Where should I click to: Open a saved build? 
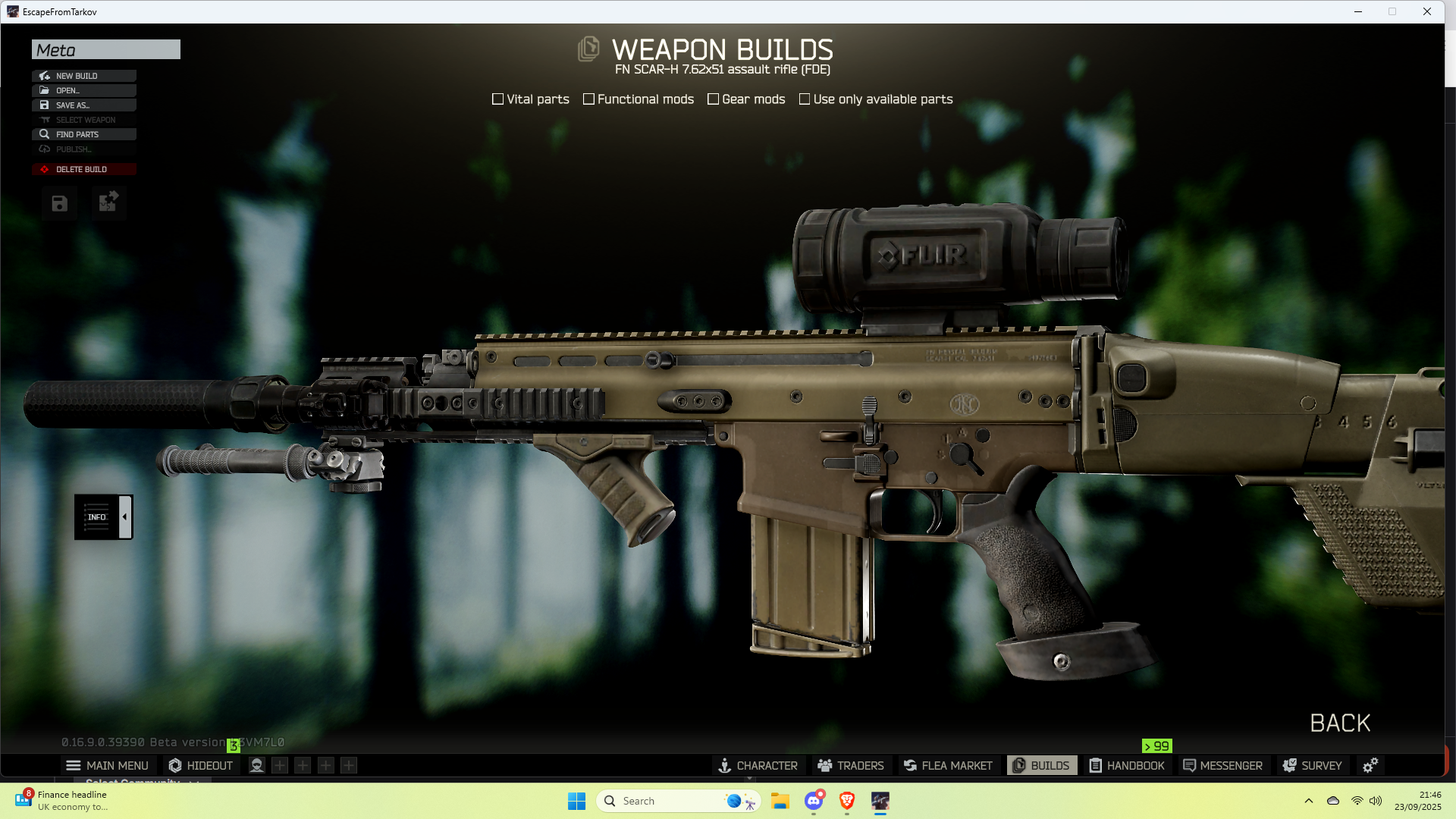click(83, 90)
